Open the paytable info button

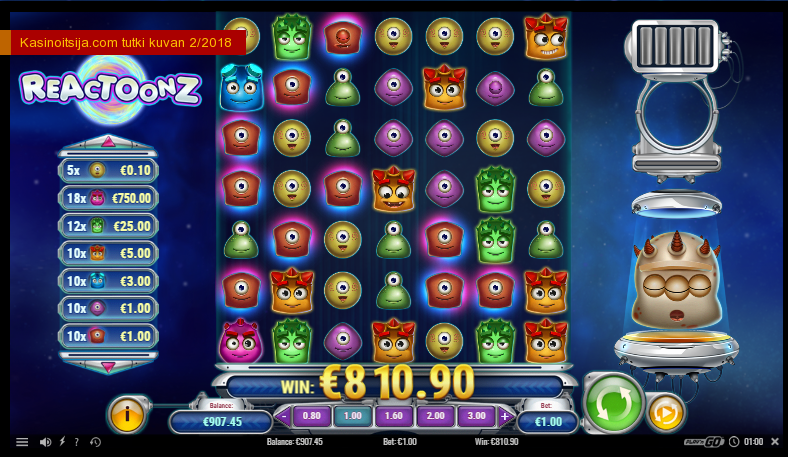pyautogui.click(x=128, y=414)
